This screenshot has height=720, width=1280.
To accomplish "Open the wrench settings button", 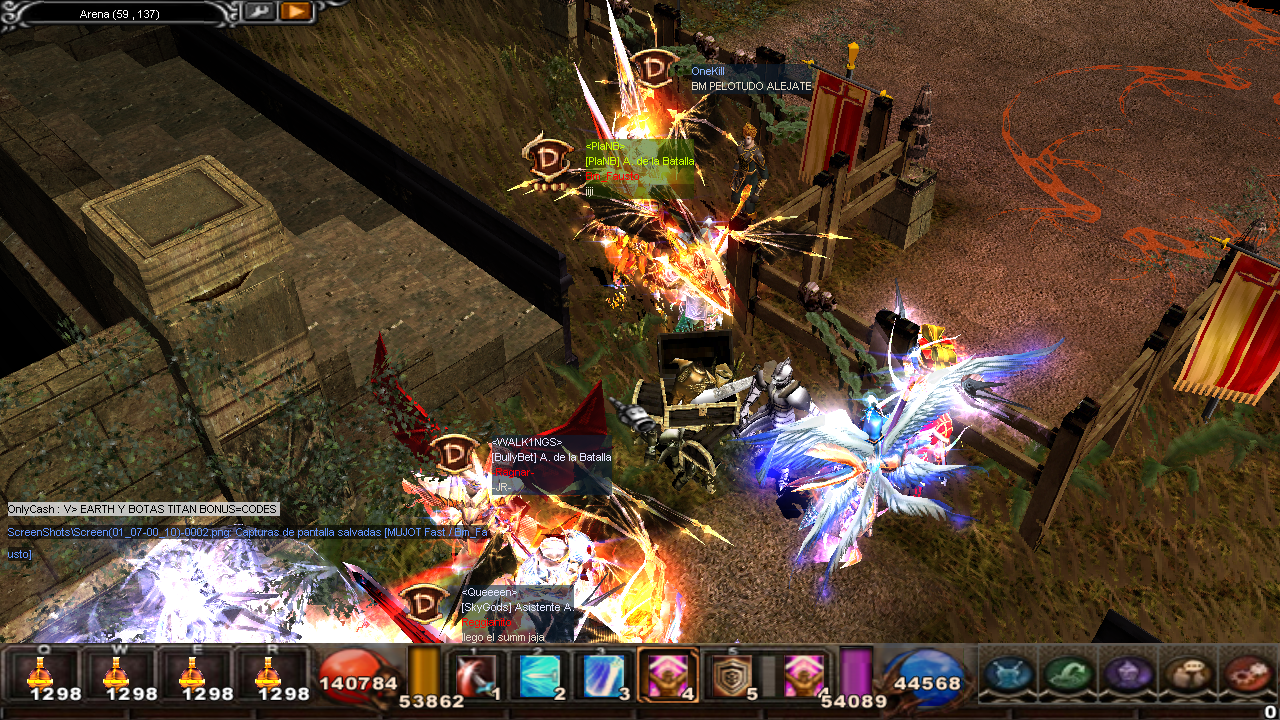I will click(257, 12).
